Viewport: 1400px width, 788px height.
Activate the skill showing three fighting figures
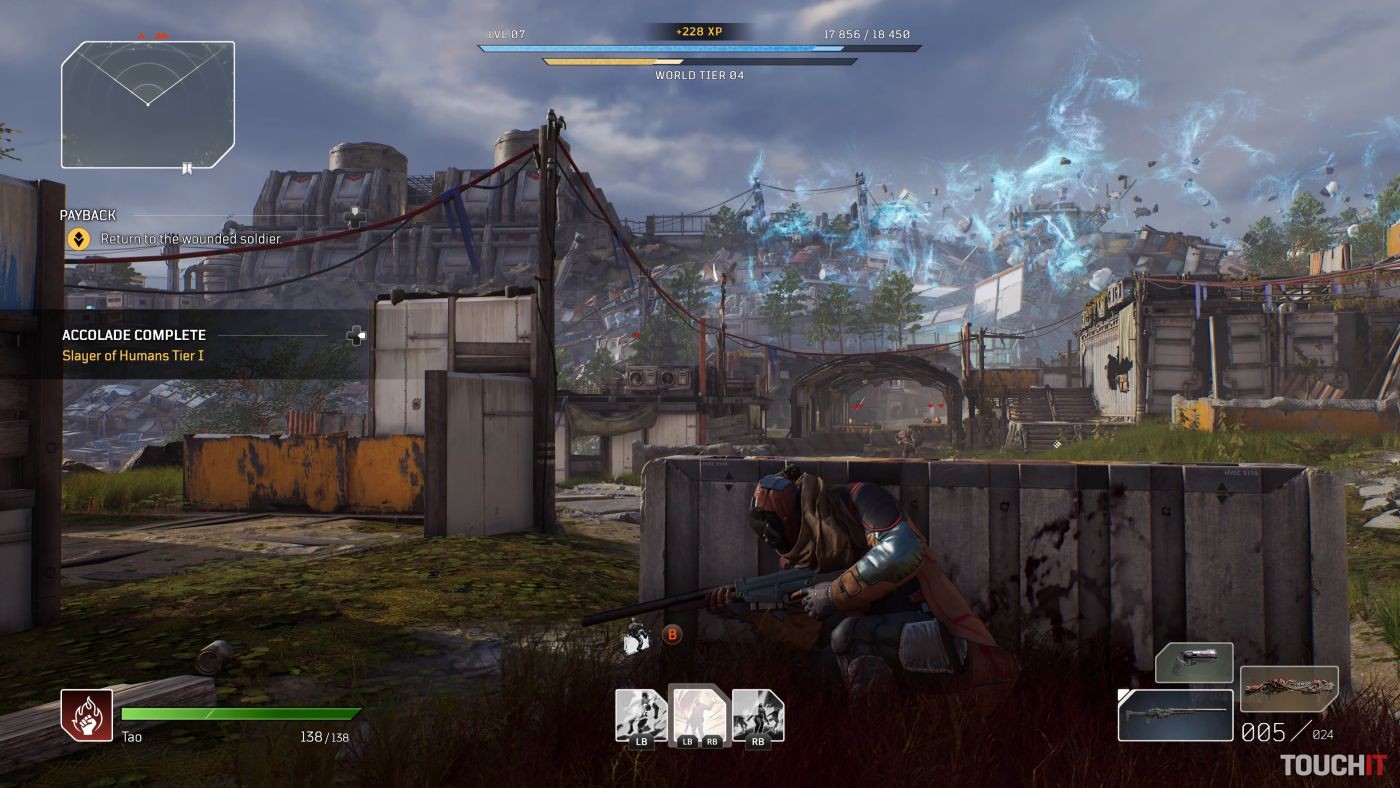(757, 714)
